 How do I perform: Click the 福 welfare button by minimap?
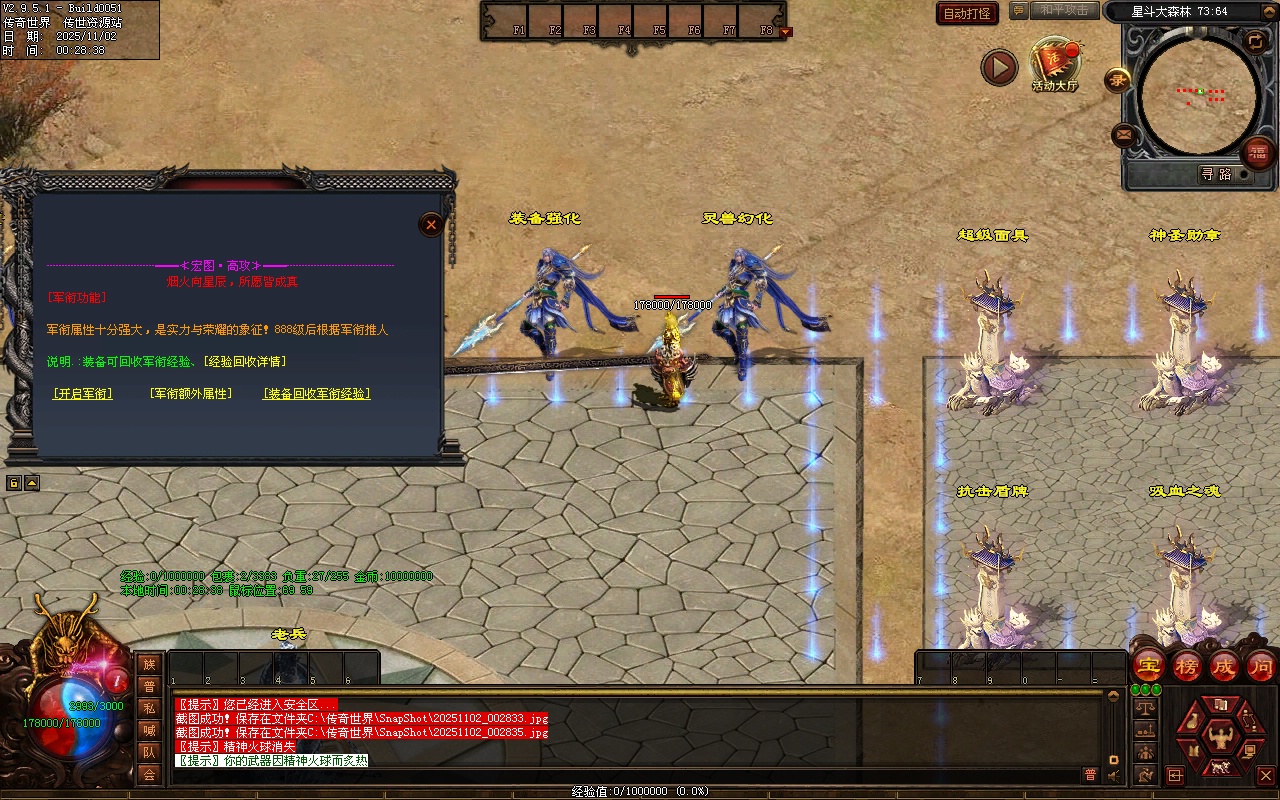tap(1257, 152)
